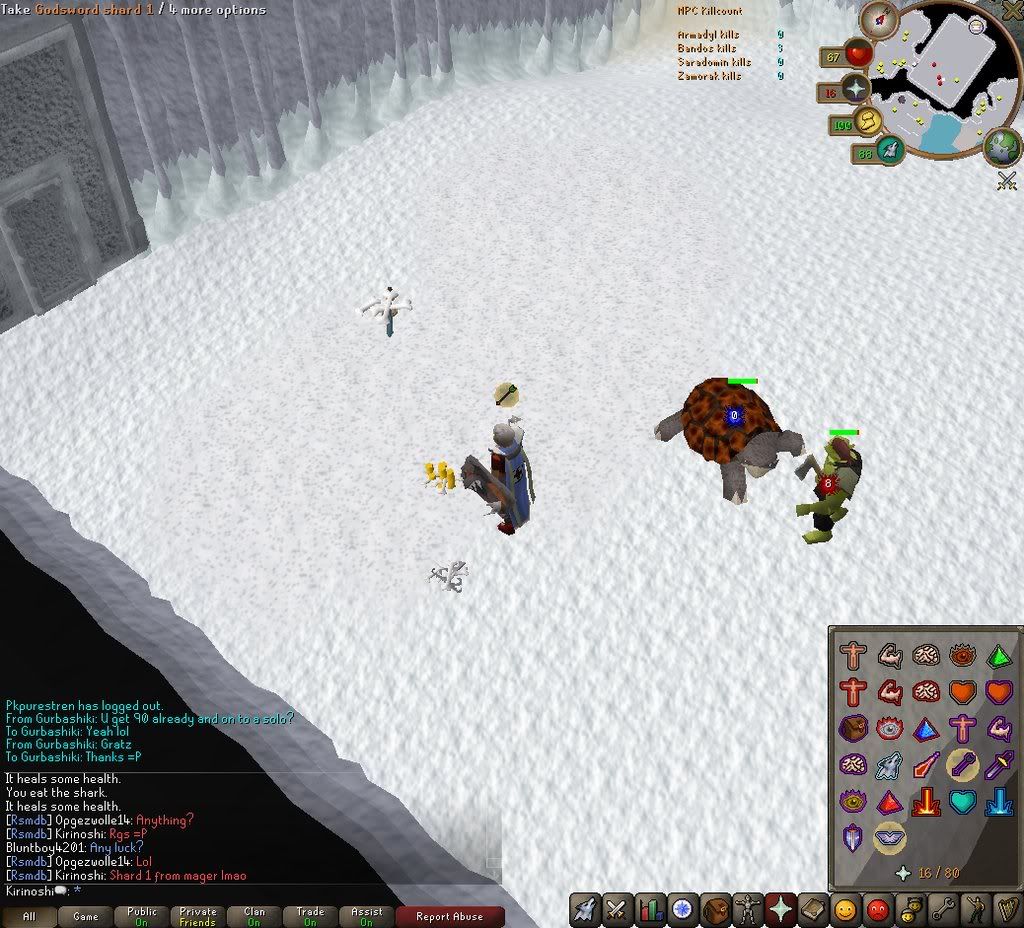Open the backpack inventory tab
Image resolution: width=1024 pixels, height=928 pixels.
pos(717,910)
